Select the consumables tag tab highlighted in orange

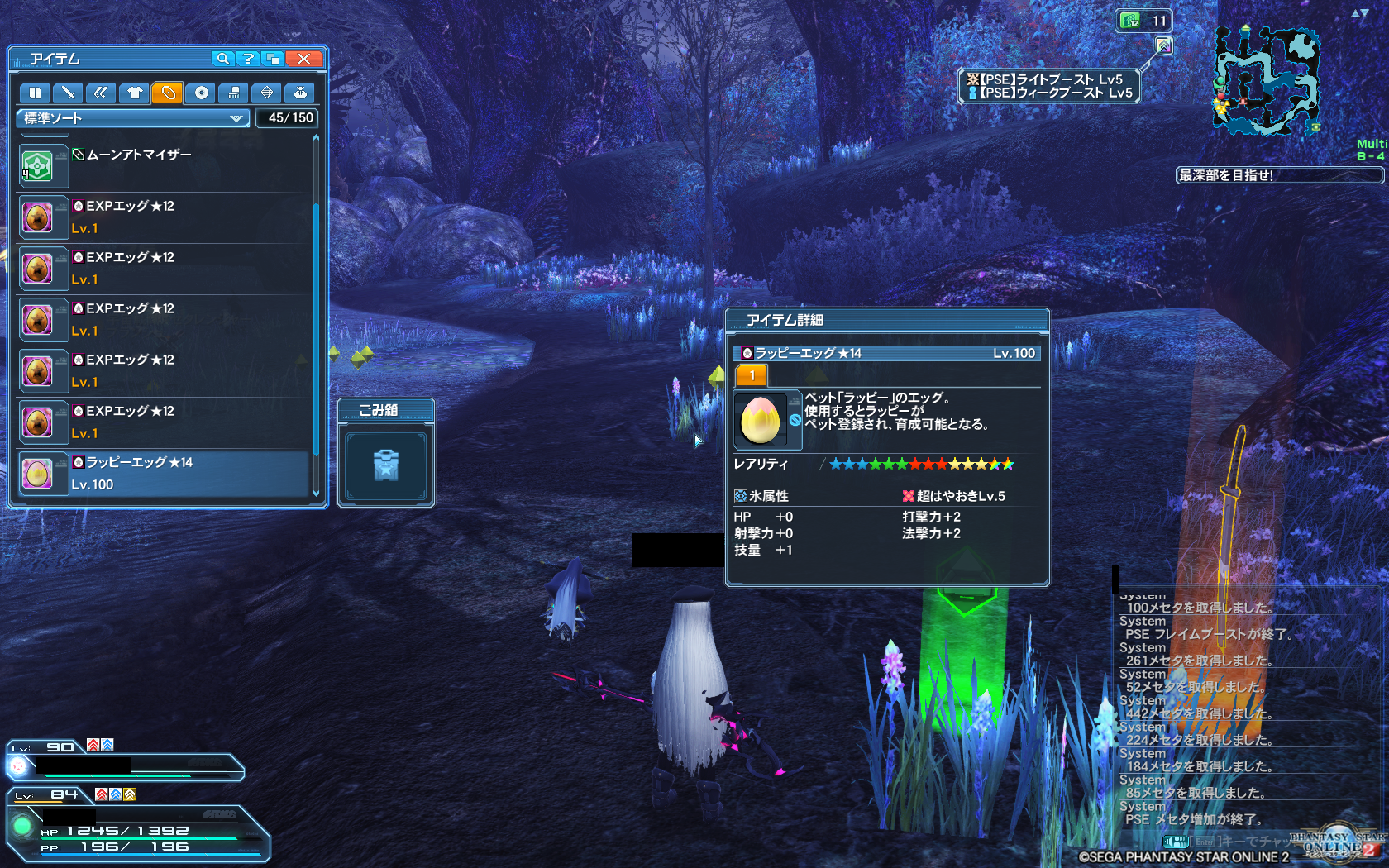pos(168,93)
